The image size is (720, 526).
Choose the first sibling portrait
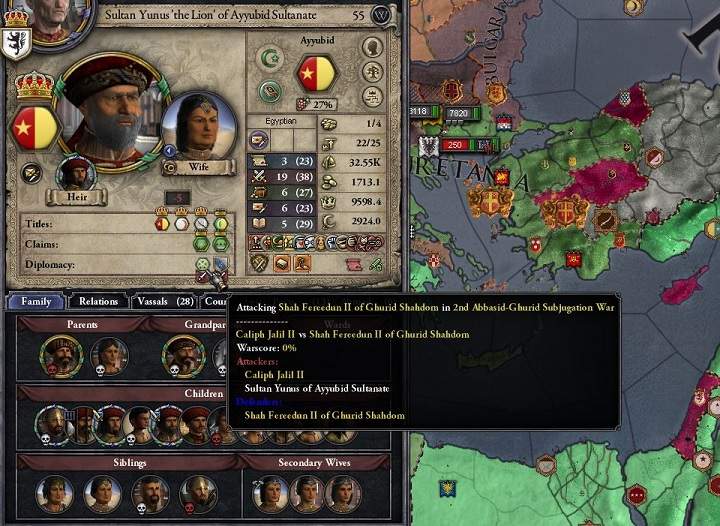point(55,493)
